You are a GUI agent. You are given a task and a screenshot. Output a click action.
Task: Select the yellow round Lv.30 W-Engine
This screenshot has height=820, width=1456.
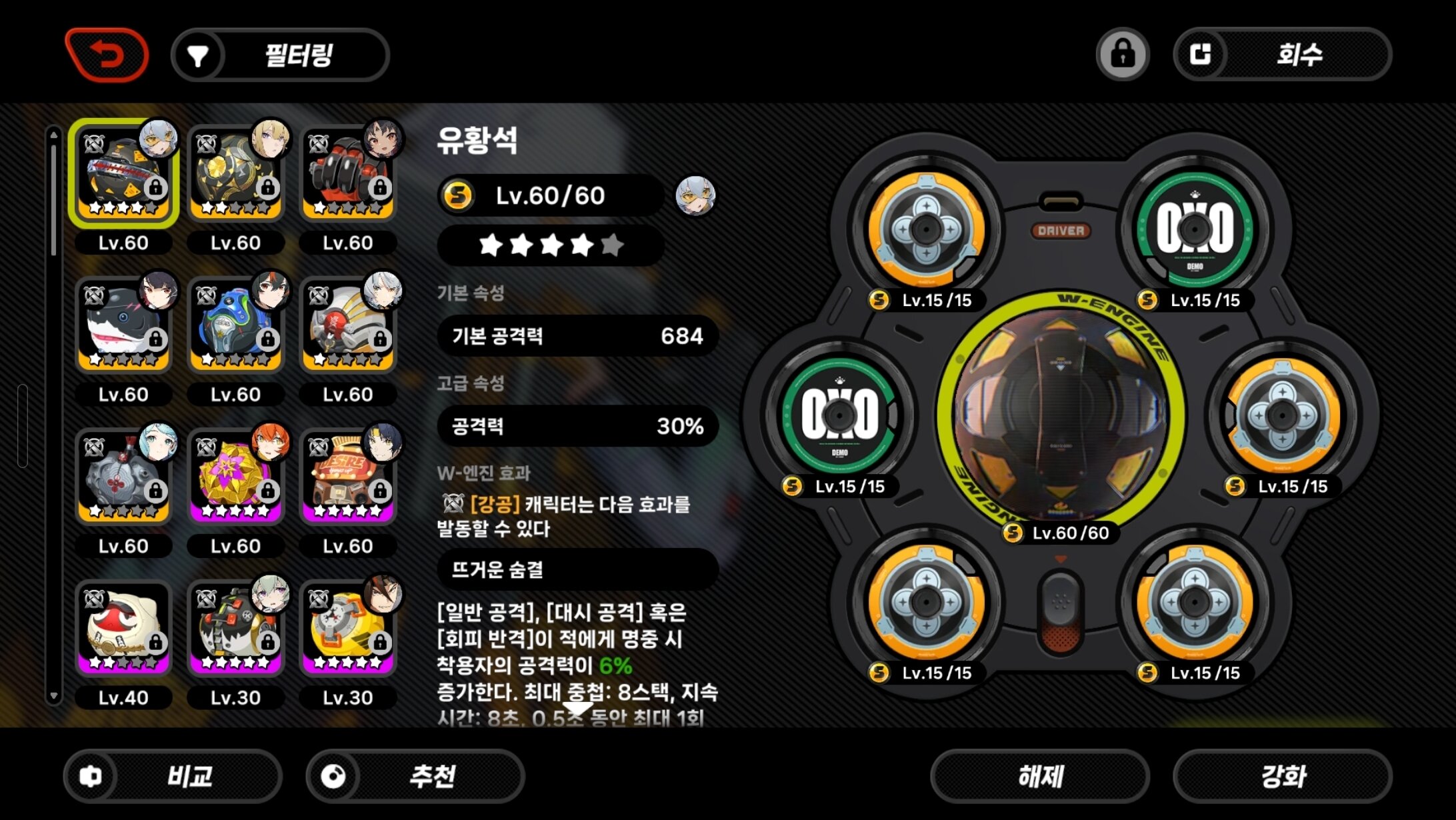347,628
